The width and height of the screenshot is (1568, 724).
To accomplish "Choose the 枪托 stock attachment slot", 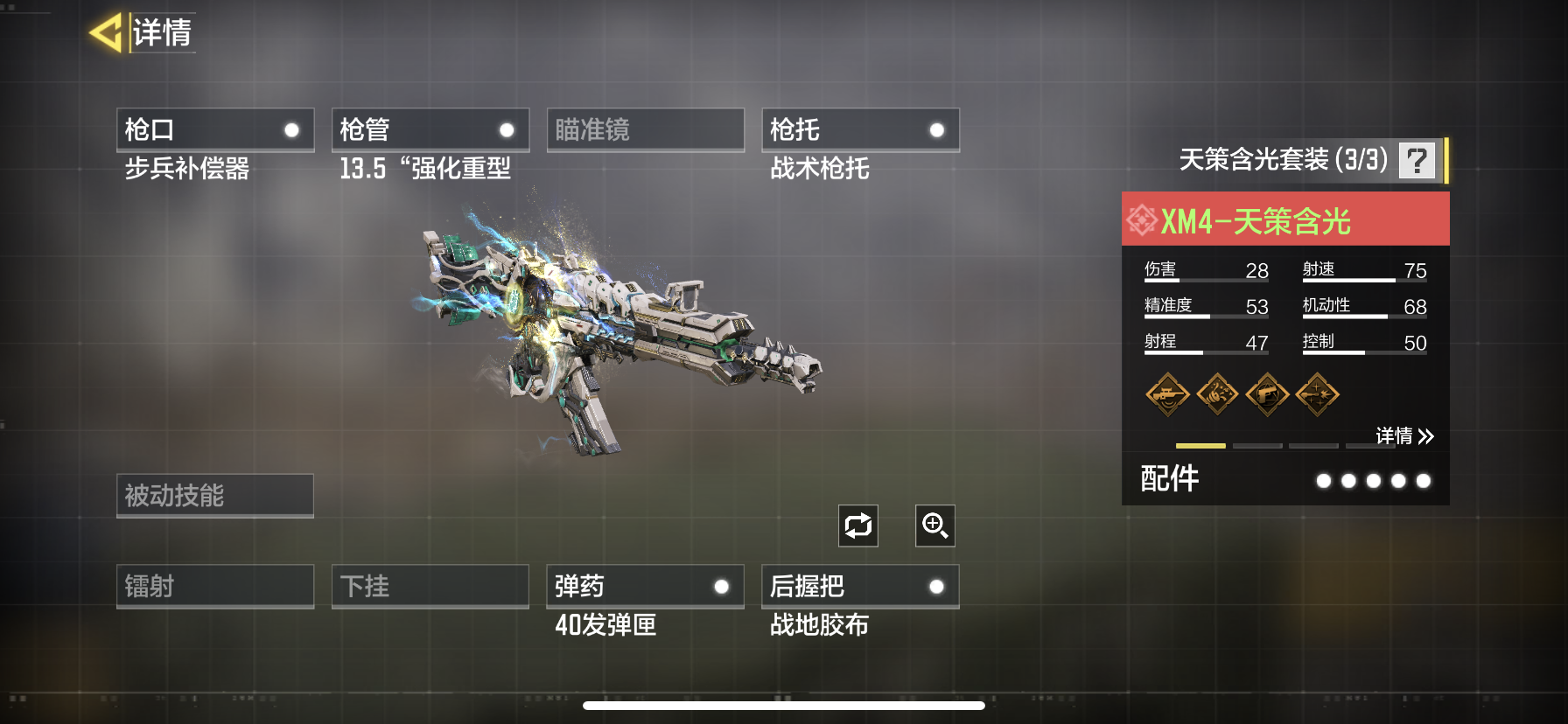I will [861, 129].
